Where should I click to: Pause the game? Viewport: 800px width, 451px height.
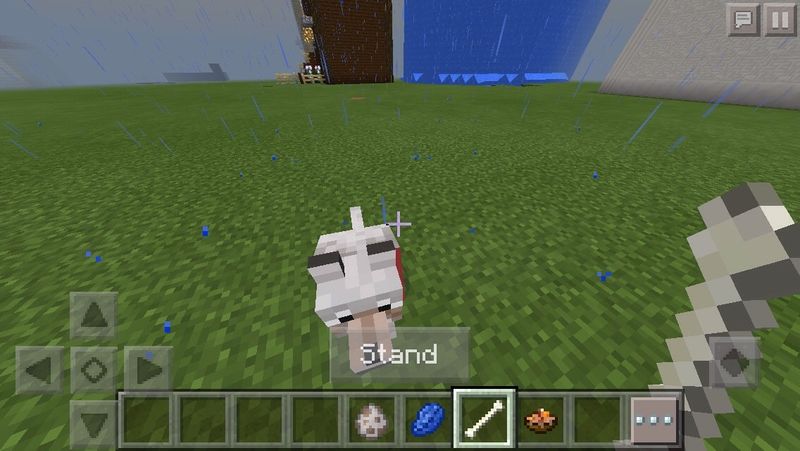pyautogui.click(x=777, y=19)
